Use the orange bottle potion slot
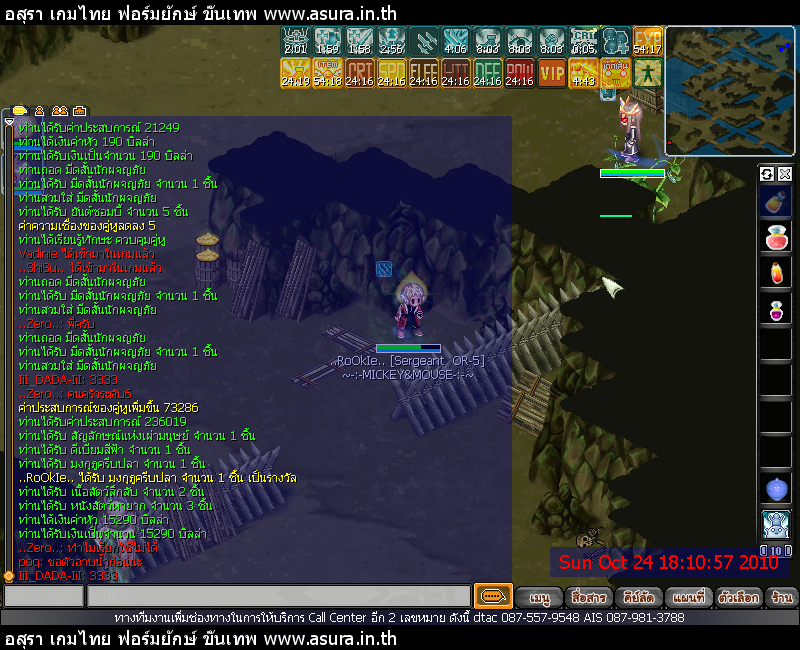 point(776,273)
